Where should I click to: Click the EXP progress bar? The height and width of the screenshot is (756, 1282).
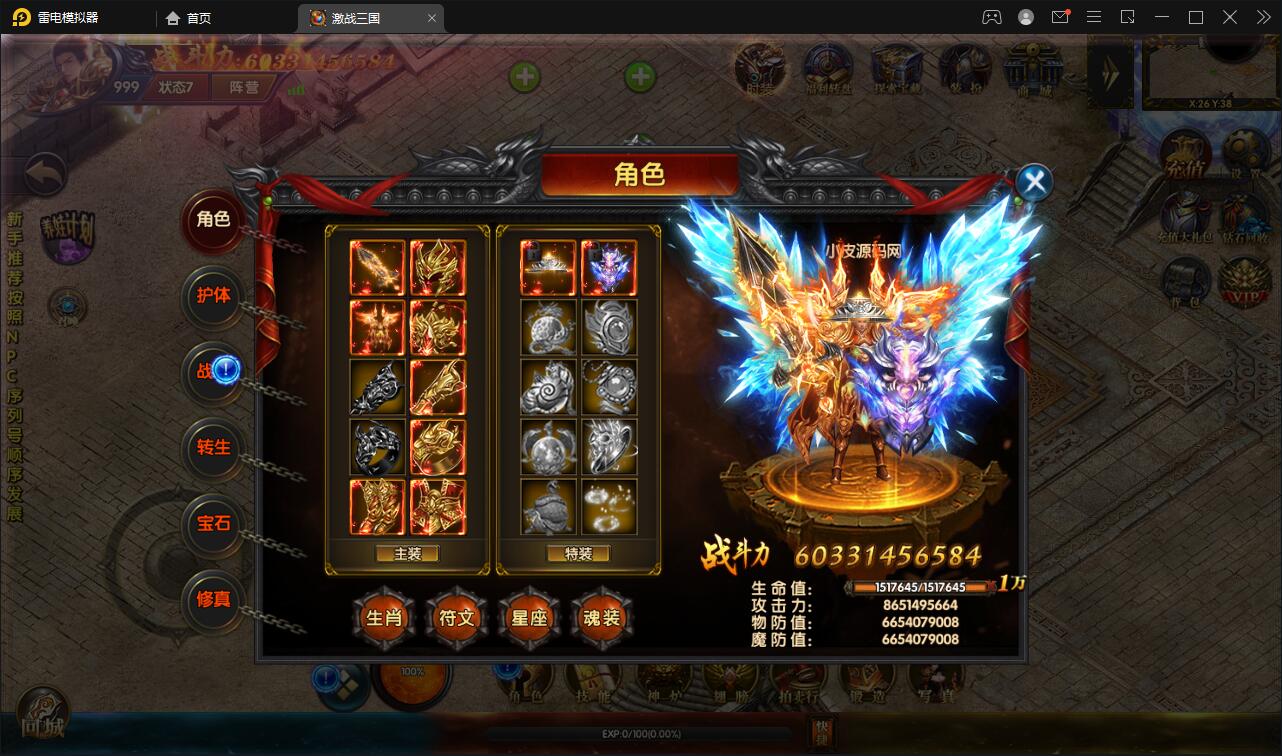click(x=640, y=733)
